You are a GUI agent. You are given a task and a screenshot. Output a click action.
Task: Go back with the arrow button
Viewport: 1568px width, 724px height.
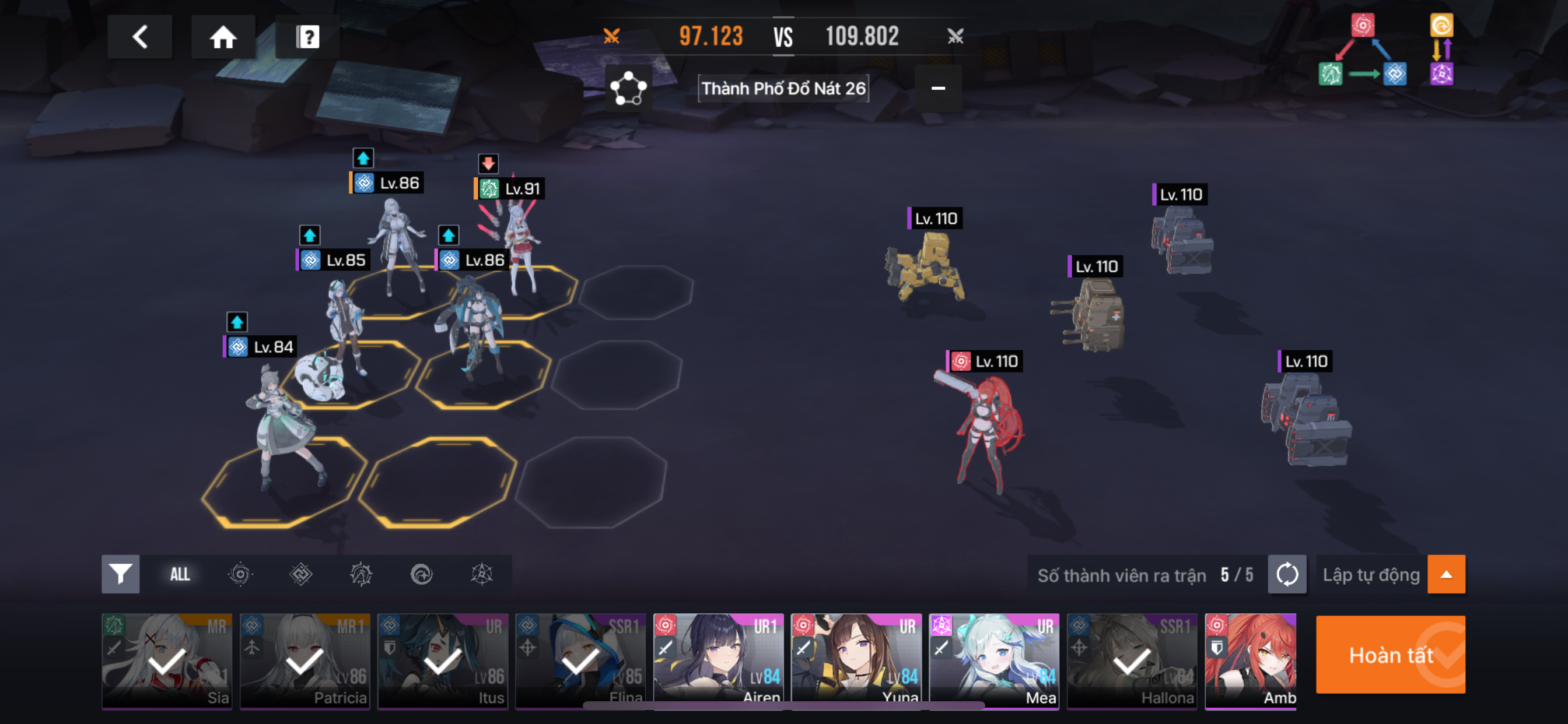(139, 37)
